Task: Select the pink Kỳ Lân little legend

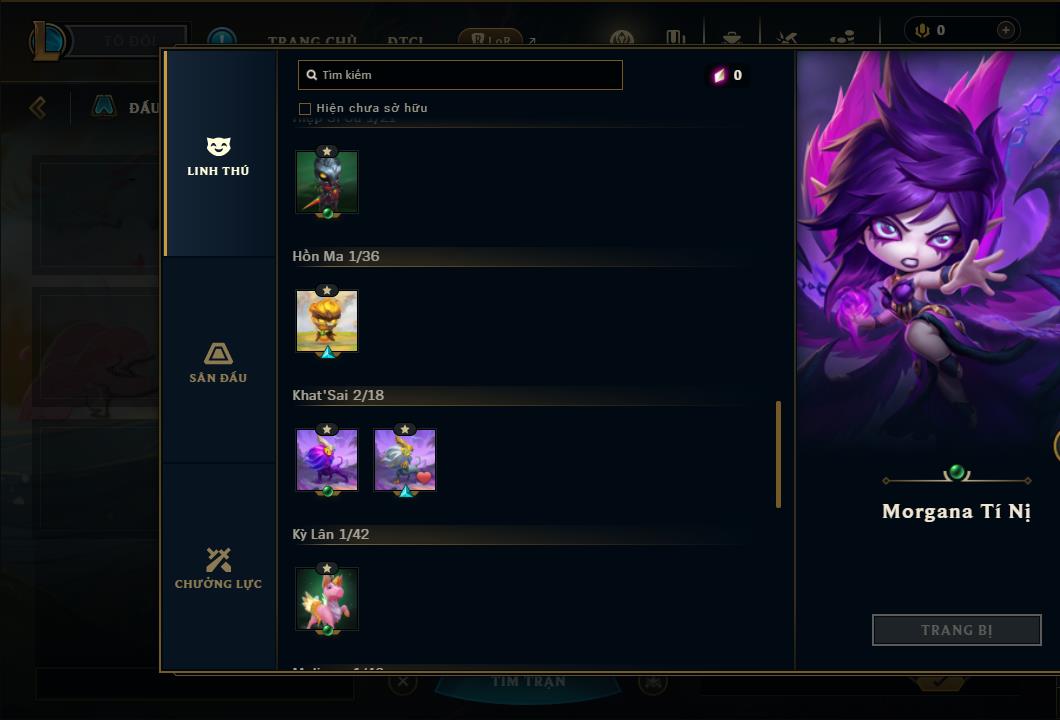Action: click(327, 599)
